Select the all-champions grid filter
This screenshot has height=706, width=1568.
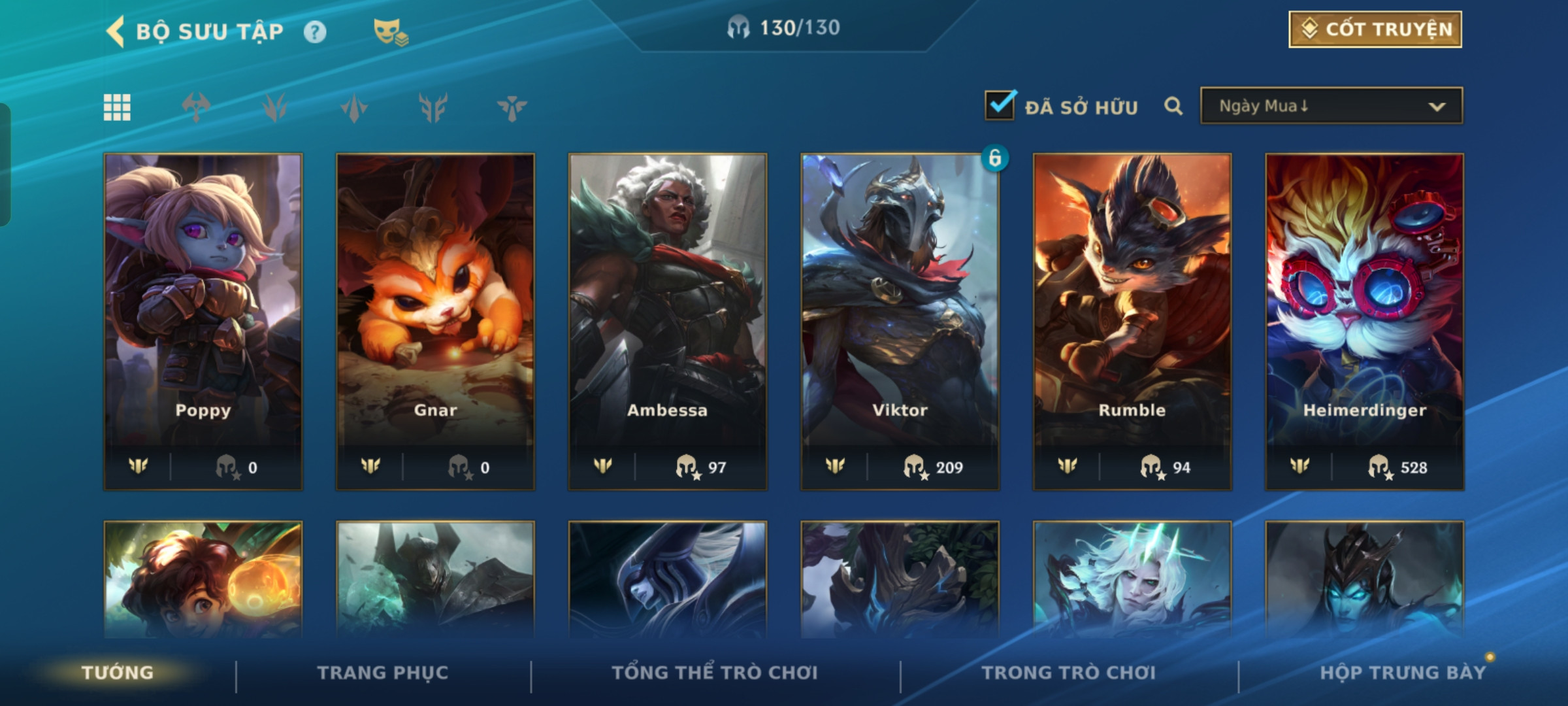coord(118,107)
